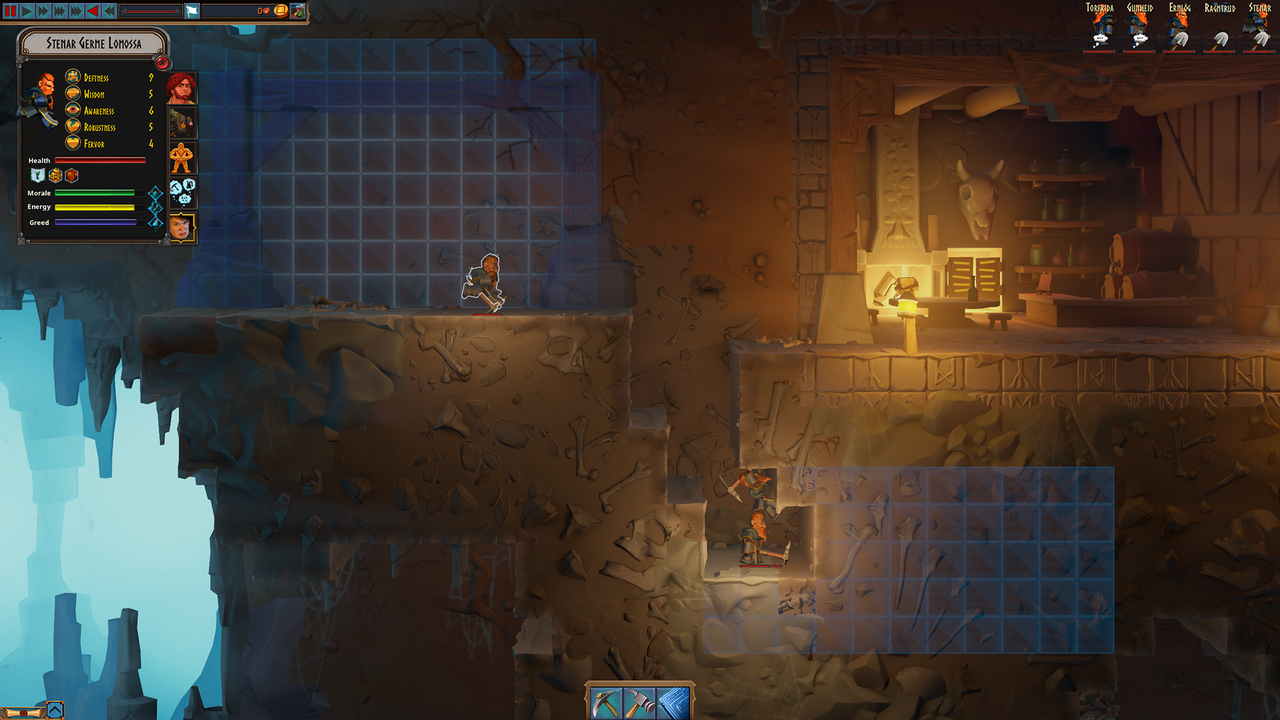The width and height of the screenshot is (1280, 720).
Task: Activate fastest game speed
Action: point(75,11)
